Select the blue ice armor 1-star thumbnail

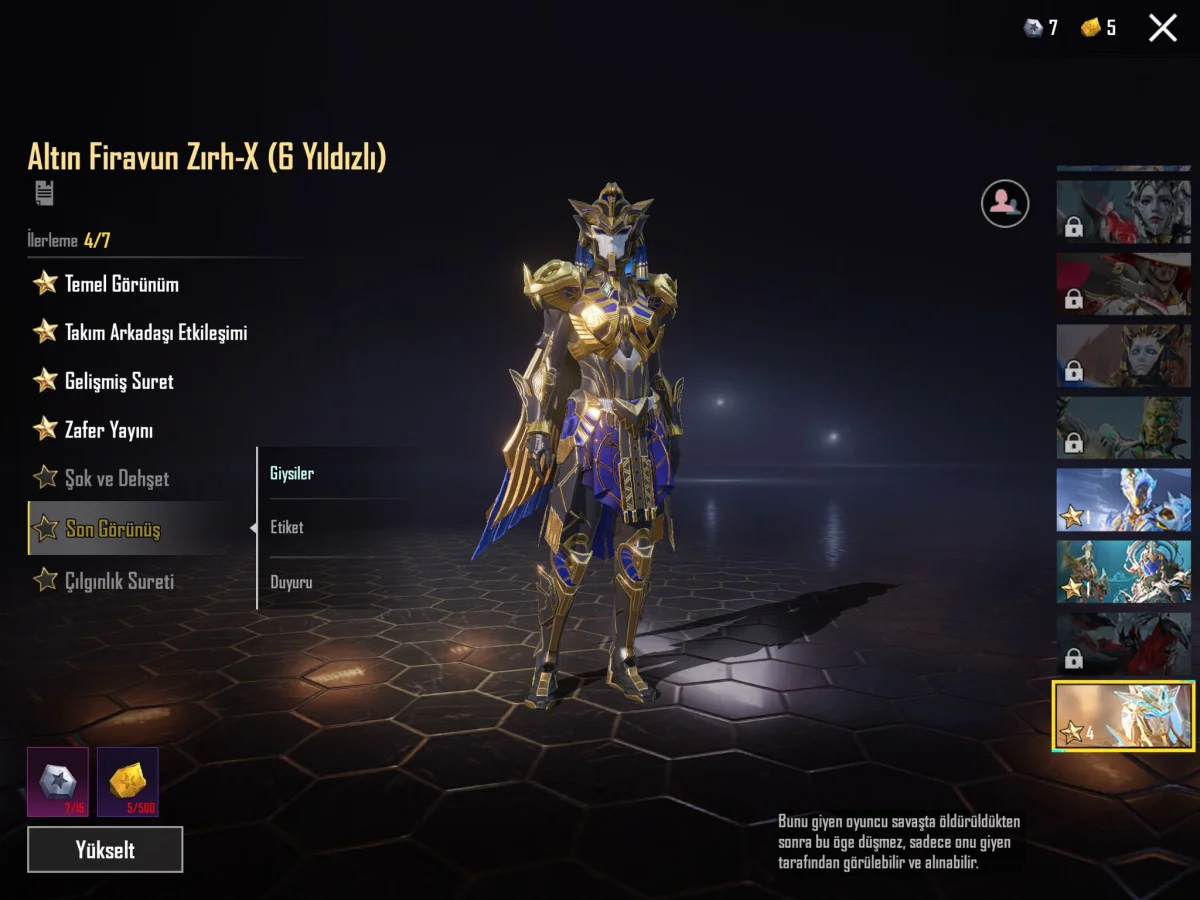(x=1124, y=500)
